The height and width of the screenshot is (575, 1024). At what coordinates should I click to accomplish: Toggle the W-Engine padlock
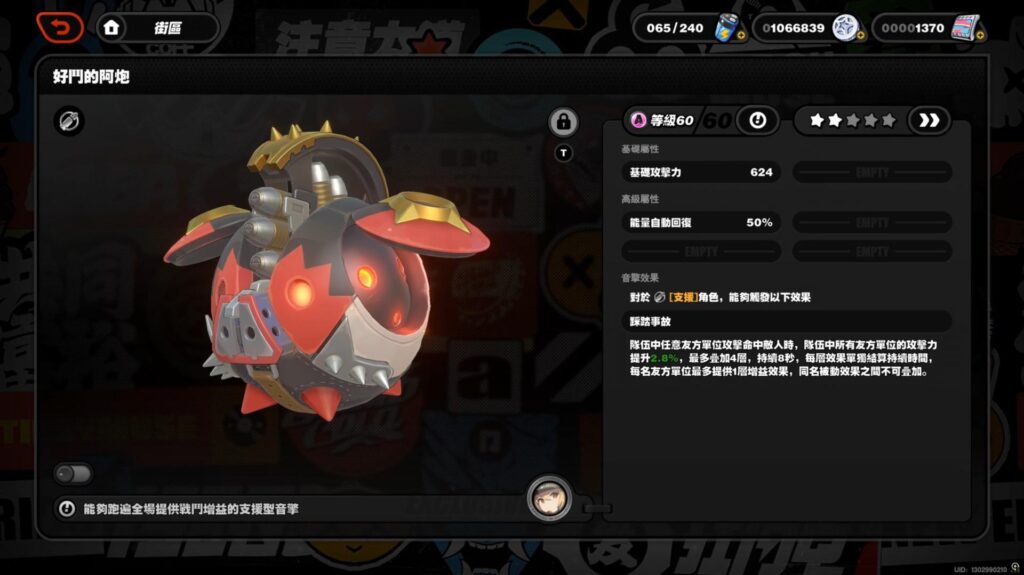(x=563, y=123)
